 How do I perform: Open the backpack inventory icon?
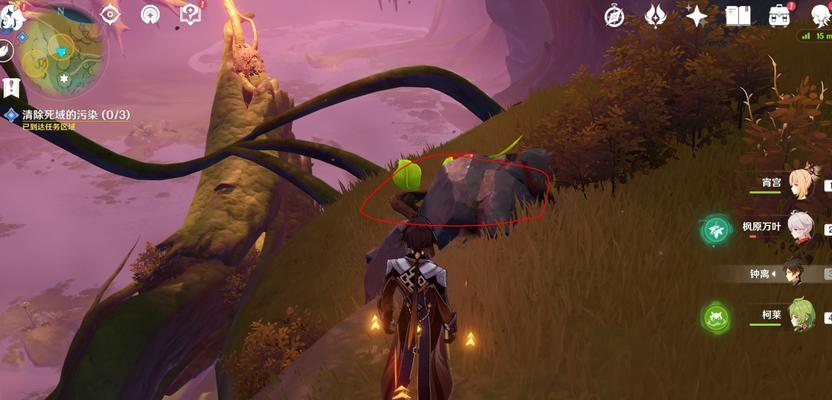[x=779, y=15]
